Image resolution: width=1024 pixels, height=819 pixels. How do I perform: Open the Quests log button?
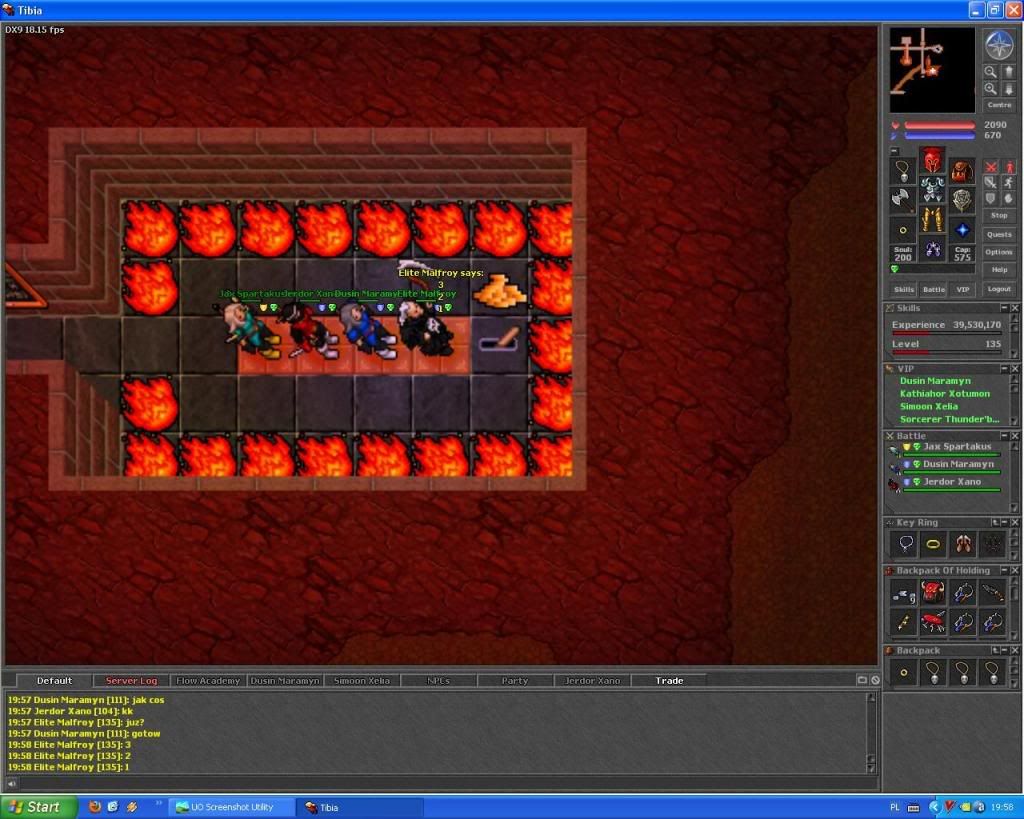click(x=998, y=234)
